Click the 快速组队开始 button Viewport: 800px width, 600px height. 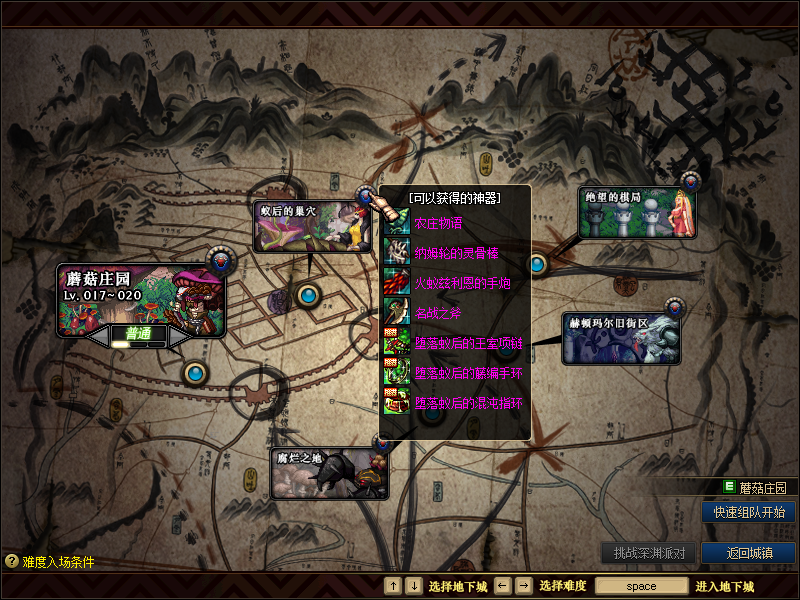tap(749, 512)
